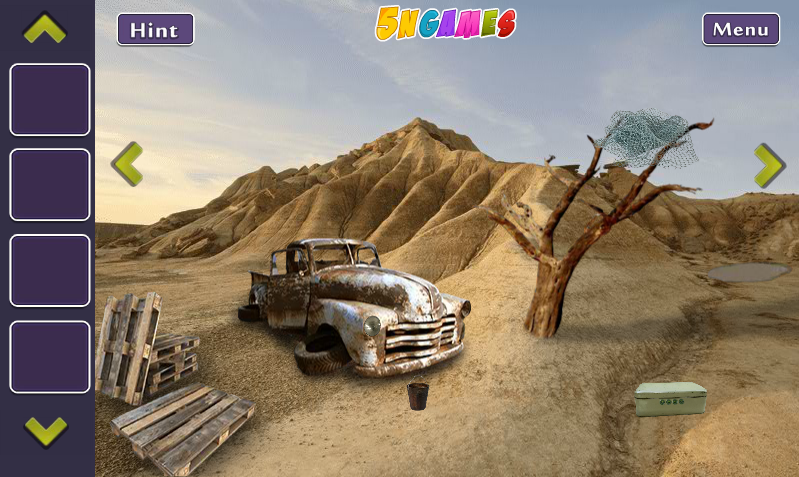This screenshot has width=799, height=477.
Task: Open the Menu button
Action: [x=740, y=29]
